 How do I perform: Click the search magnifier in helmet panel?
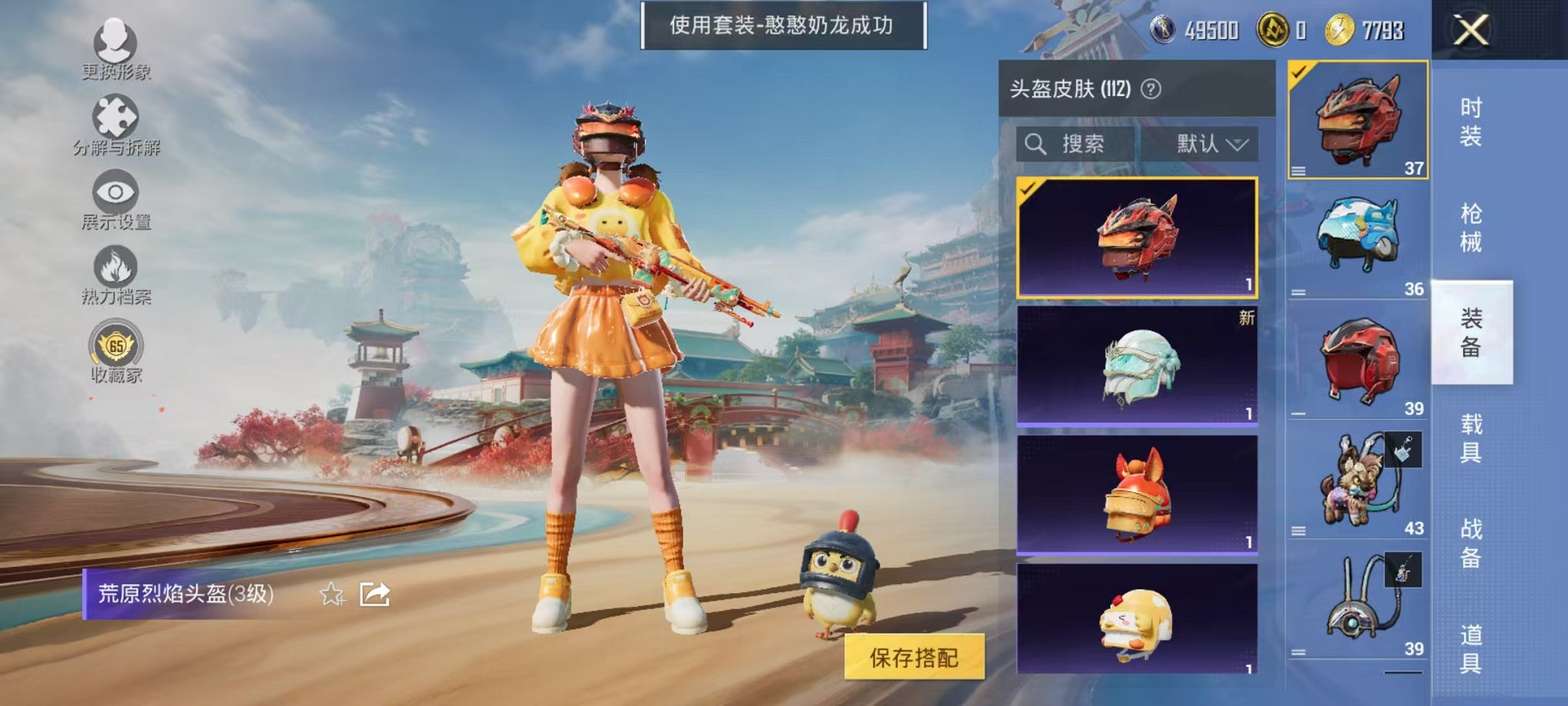pos(1035,143)
